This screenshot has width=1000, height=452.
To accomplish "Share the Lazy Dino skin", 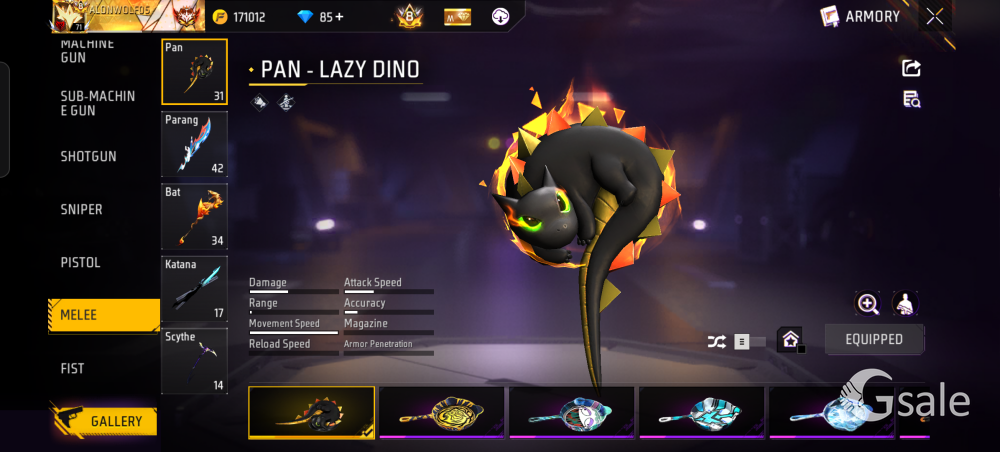I will 911,68.
